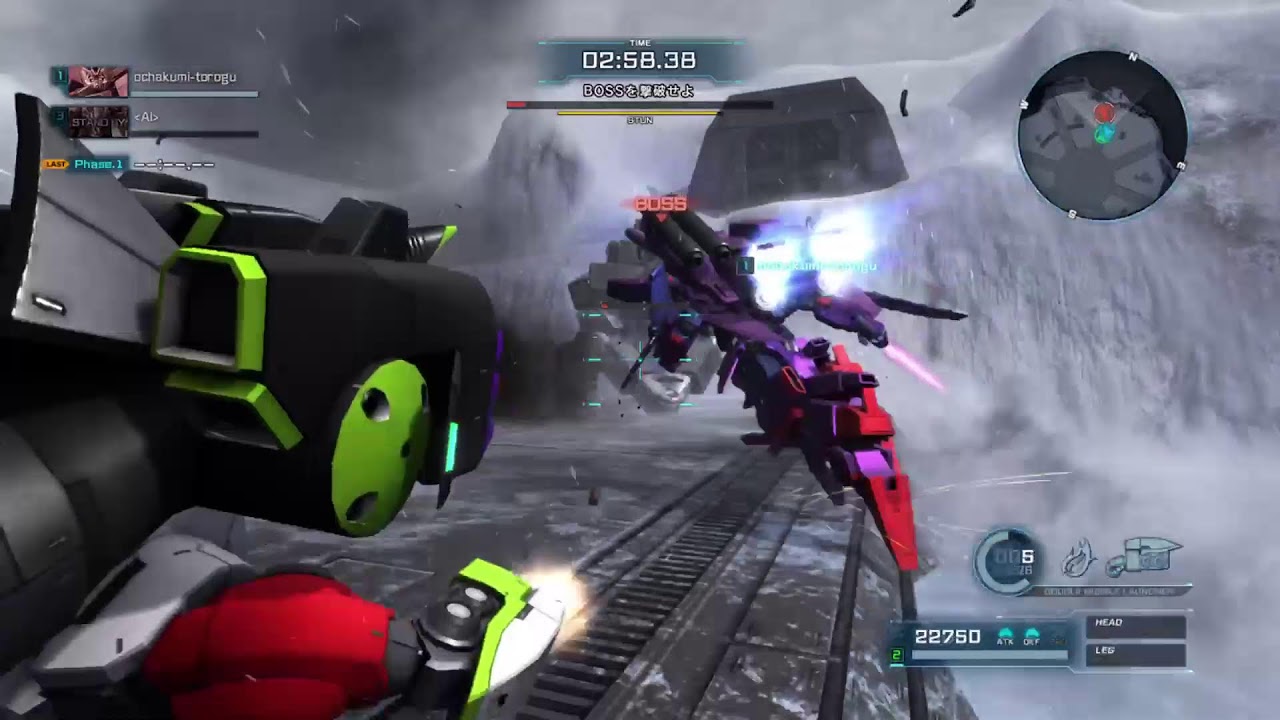
Task: Click the circular minimap
Action: (1102, 135)
